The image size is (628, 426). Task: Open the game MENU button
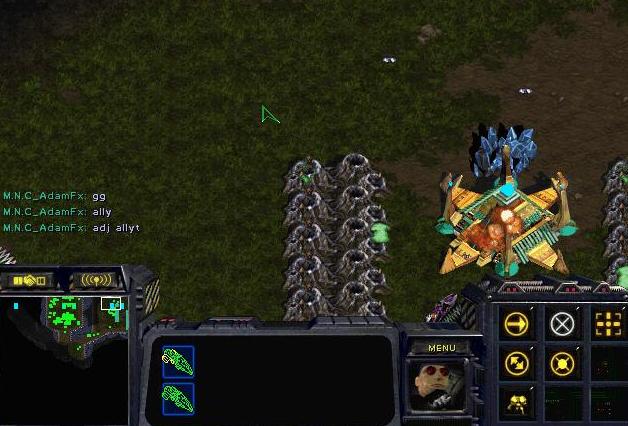441,348
